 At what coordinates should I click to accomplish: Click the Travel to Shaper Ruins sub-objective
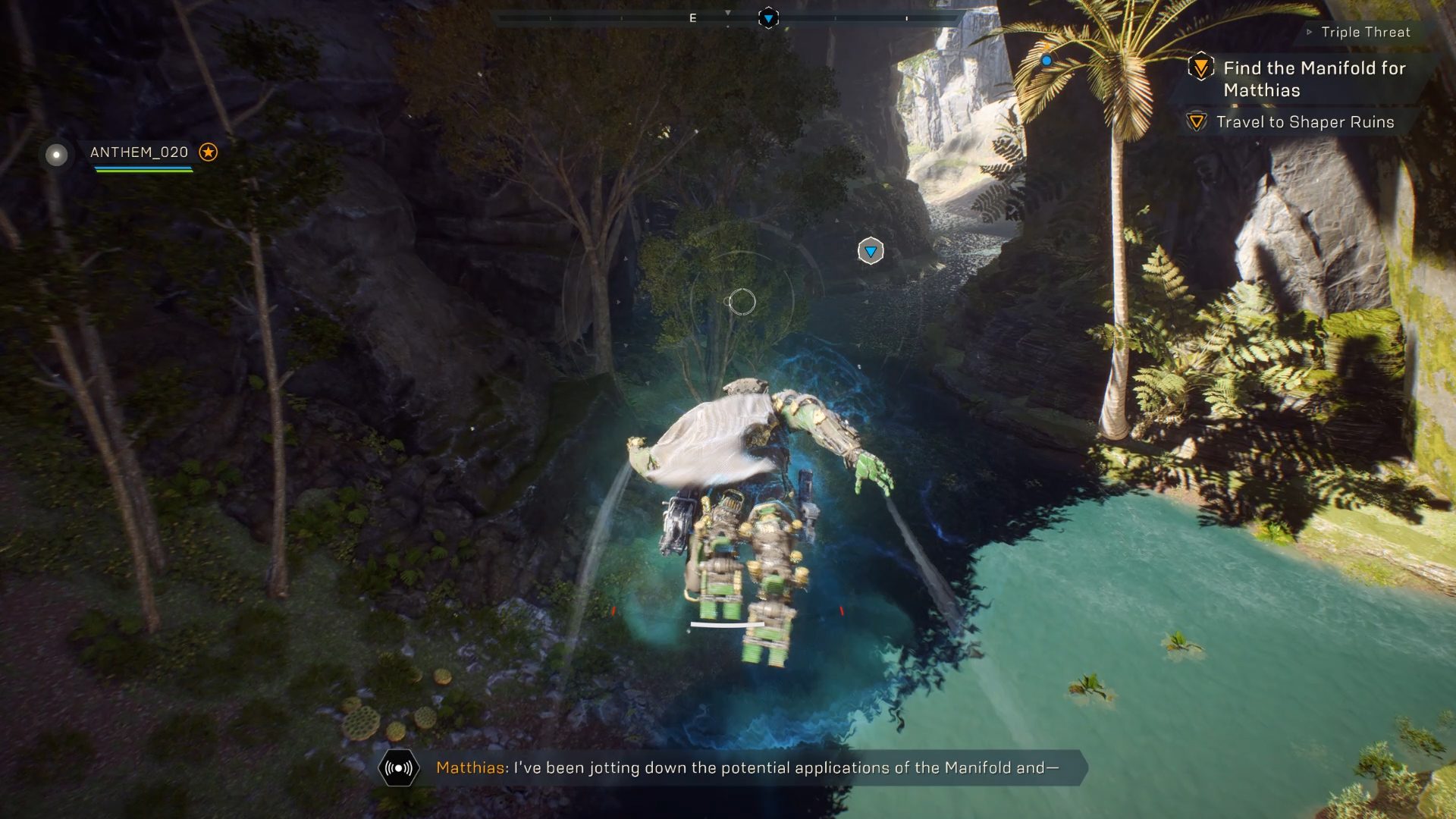[1304, 122]
